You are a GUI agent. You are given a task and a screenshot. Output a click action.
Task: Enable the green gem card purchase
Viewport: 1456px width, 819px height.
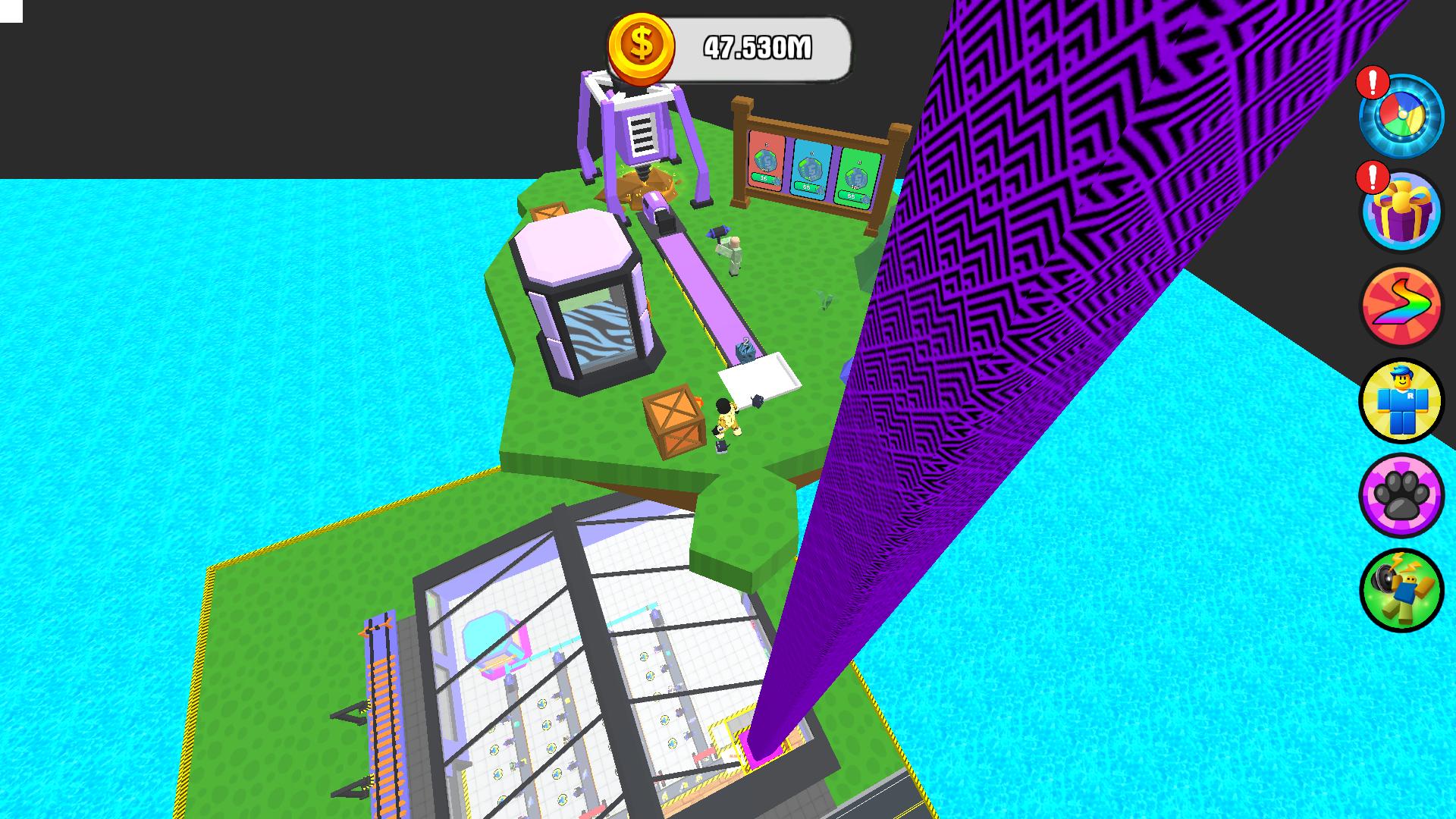852,196
